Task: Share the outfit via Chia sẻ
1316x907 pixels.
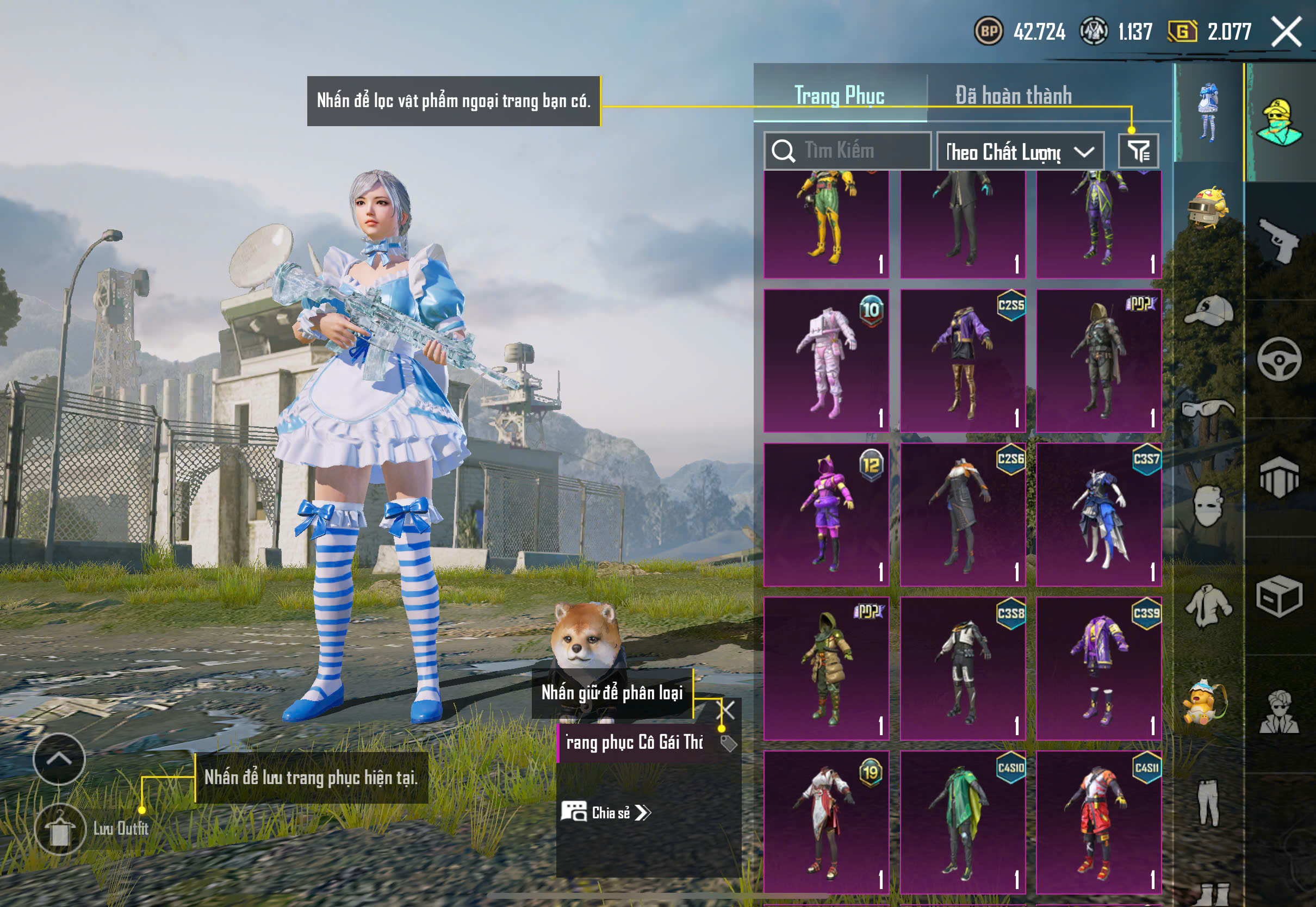Action: [606, 813]
